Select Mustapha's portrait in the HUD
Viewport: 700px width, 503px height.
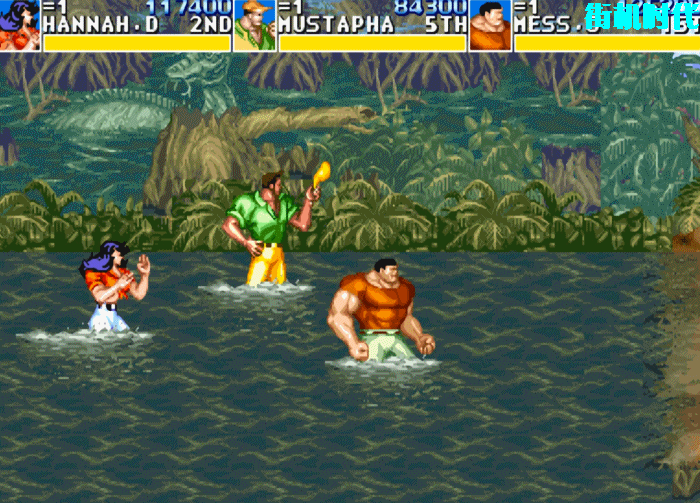(255, 25)
